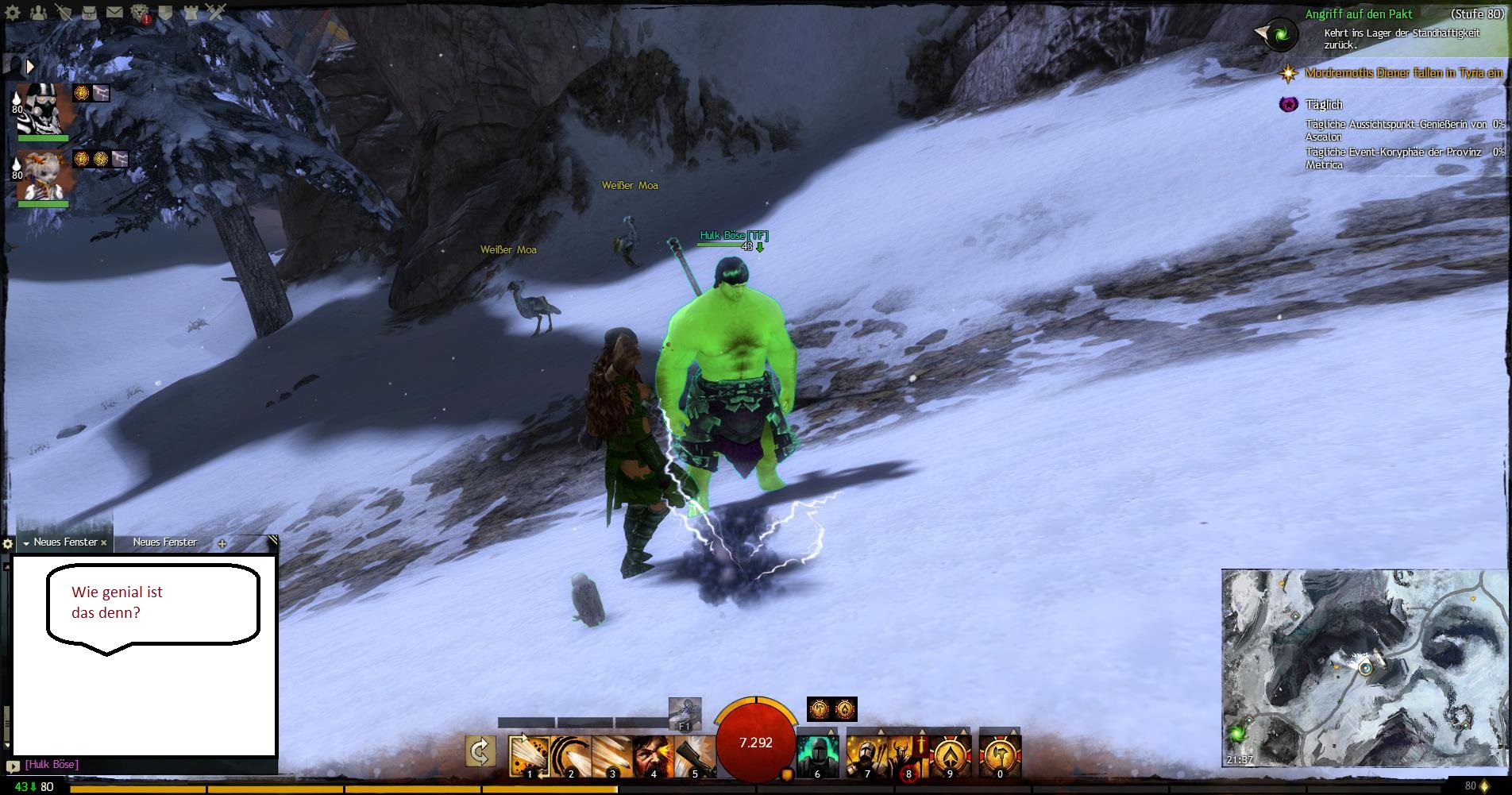The height and width of the screenshot is (795, 1512).
Task: Use the rifle butt skill in slot 5
Action: coord(694,755)
